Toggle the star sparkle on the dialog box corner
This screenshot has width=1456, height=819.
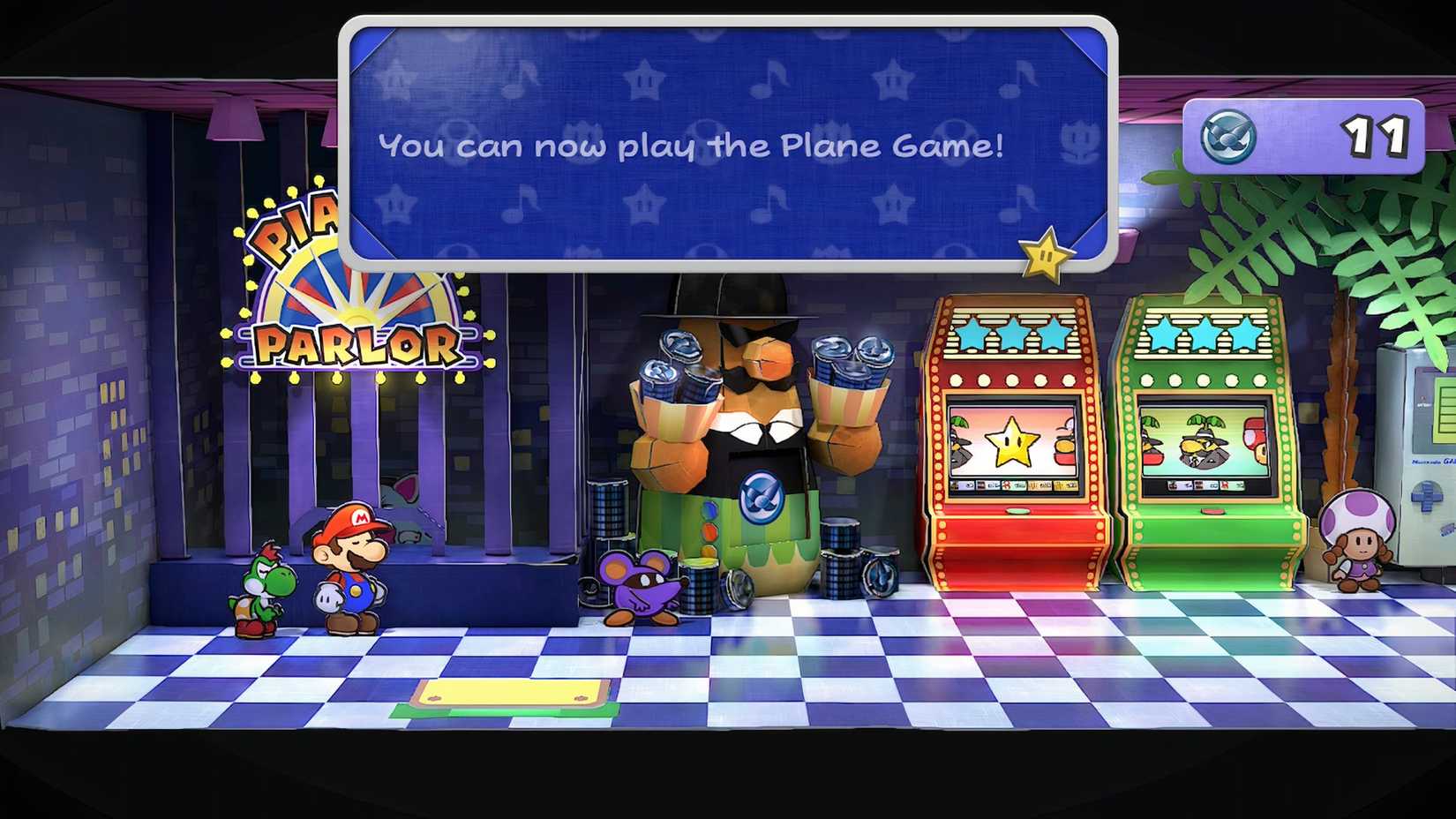(1046, 258)
